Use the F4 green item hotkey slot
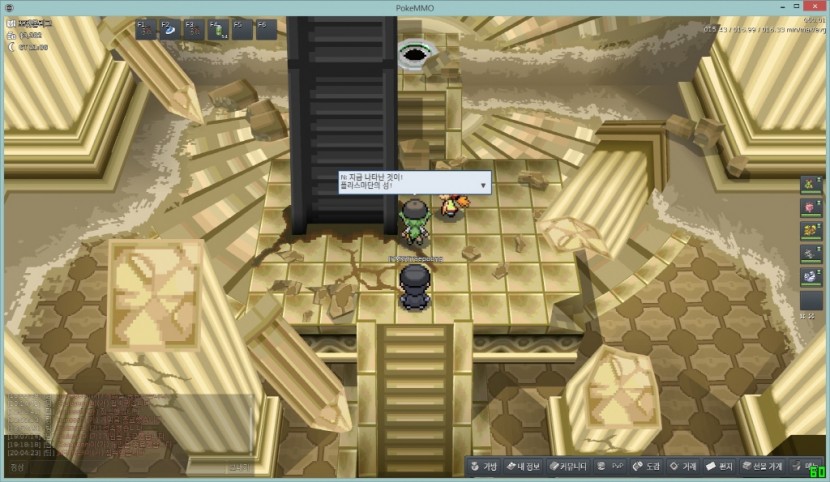The height and width of the screenshot is (482, 830). point(218,28)
